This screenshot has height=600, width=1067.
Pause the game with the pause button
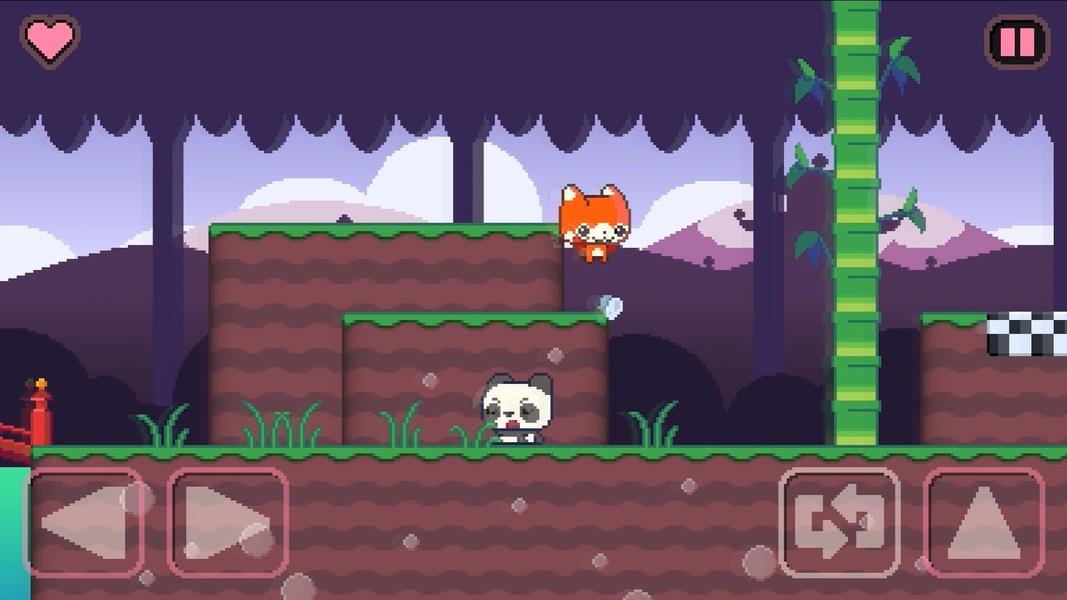pyautogui.click(x=1017, y=42)
